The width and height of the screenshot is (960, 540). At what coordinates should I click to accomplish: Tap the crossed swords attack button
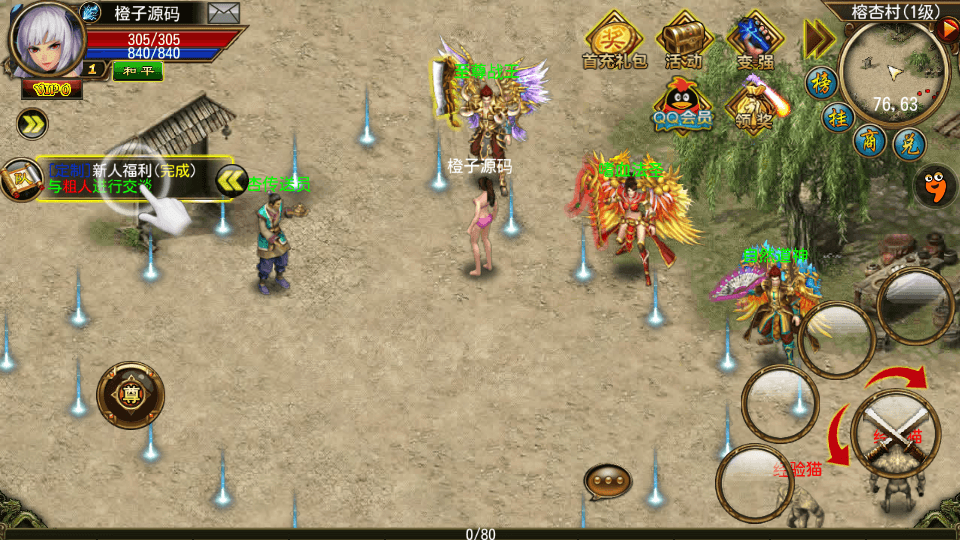895,432
